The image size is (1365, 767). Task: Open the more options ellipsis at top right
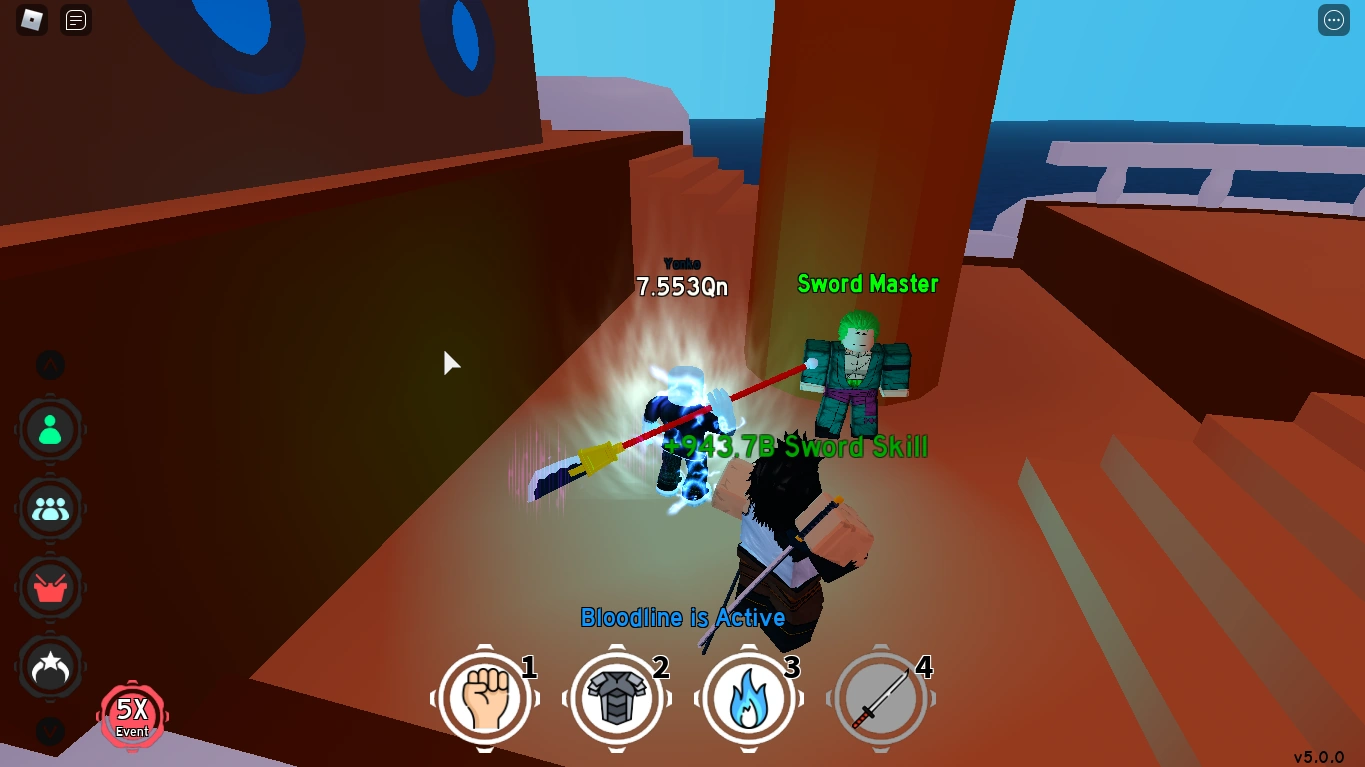(1334, 20)
